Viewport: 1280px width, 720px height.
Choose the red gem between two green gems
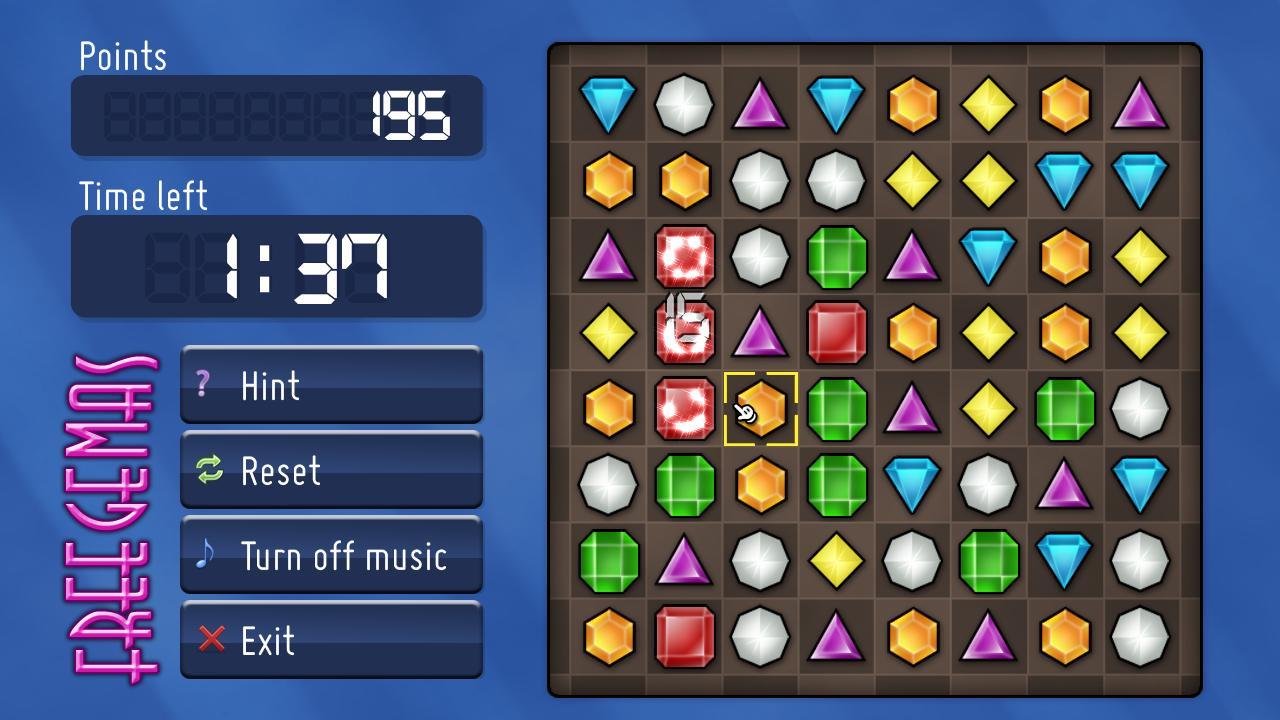click(x=837, y=333)
